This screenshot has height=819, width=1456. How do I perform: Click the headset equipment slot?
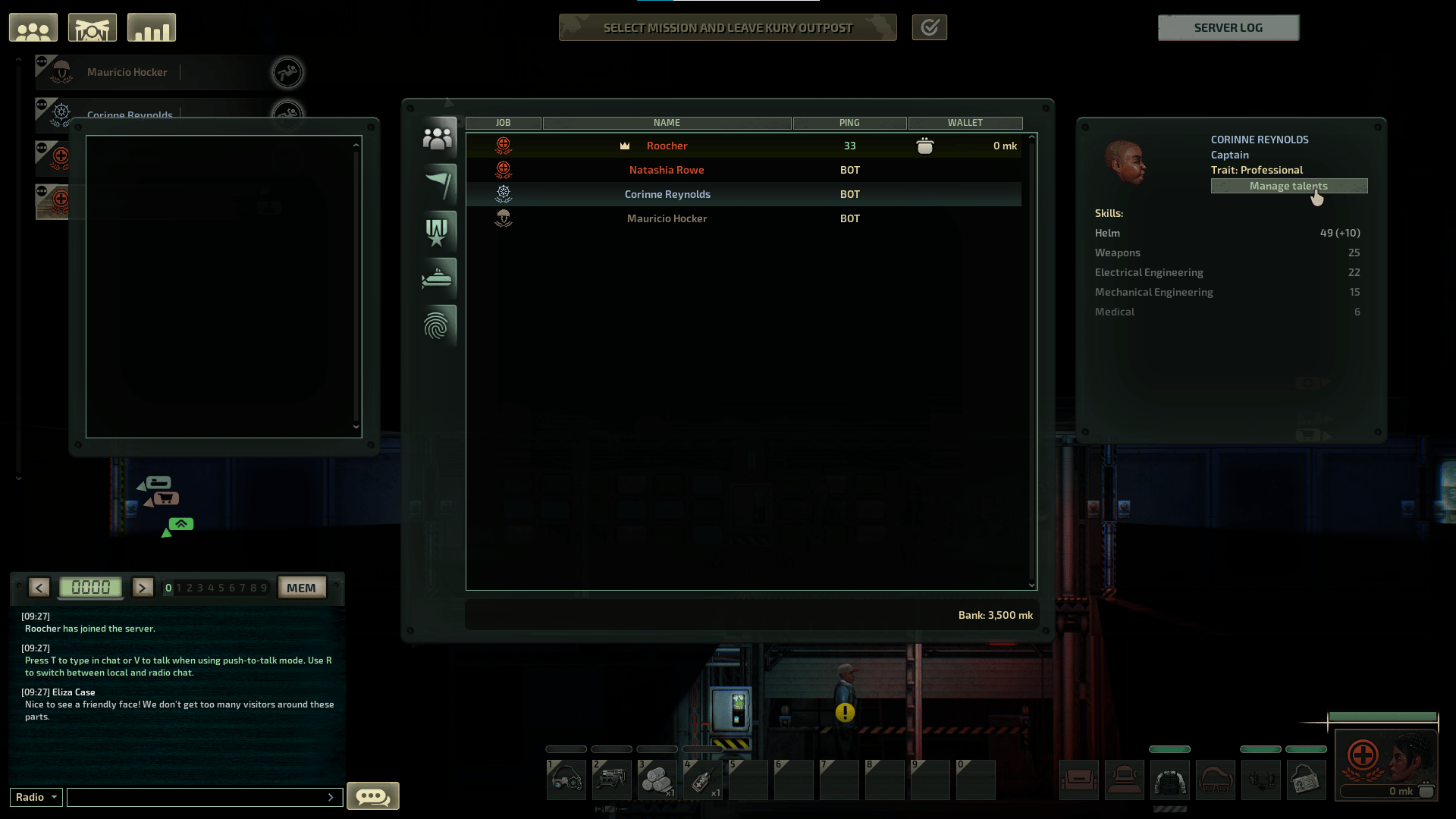click(1261, 780)
